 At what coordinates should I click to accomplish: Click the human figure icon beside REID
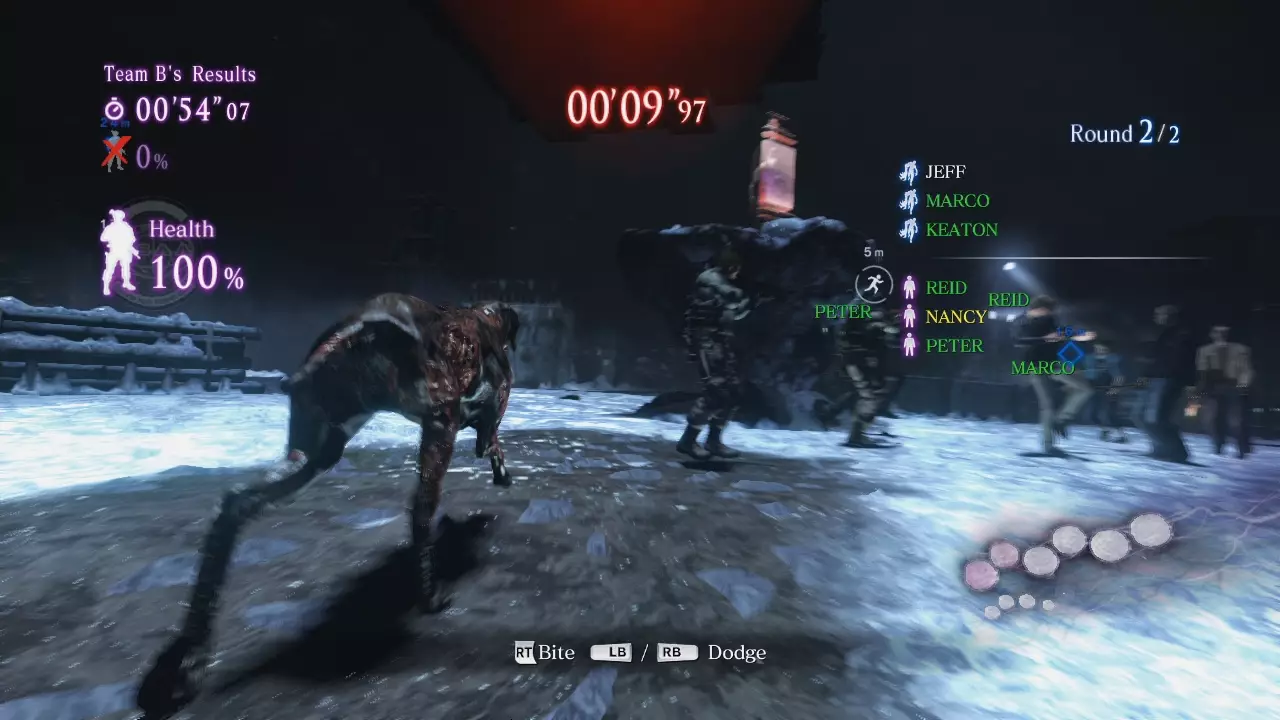tap(909, 288)
